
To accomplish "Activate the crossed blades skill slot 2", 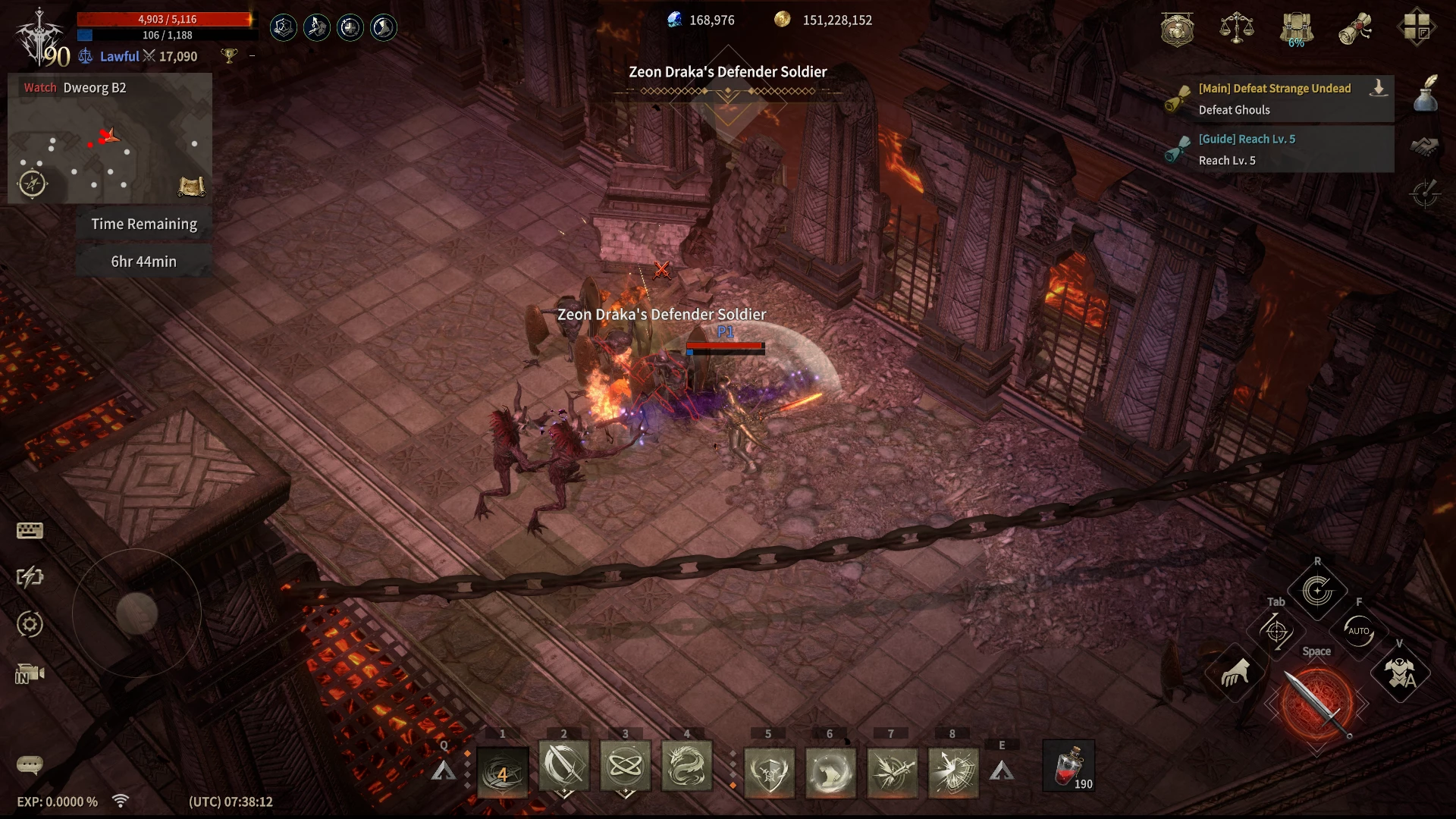I will pyautogui.click(x=563, y=767).
